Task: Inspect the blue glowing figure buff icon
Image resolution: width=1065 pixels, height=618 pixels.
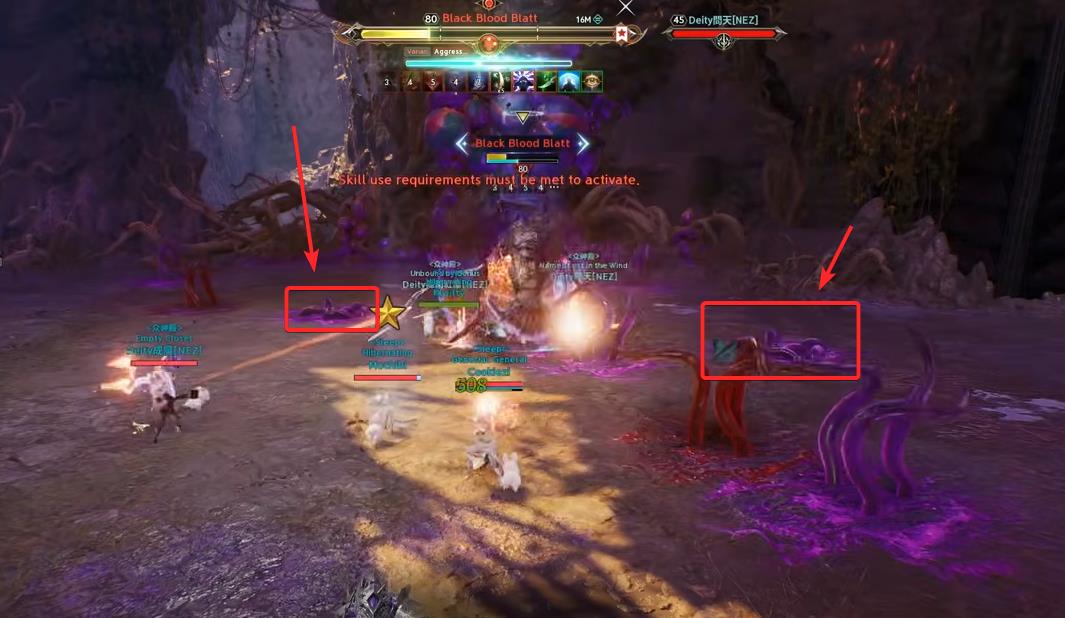Action: (x=569, y=81)
